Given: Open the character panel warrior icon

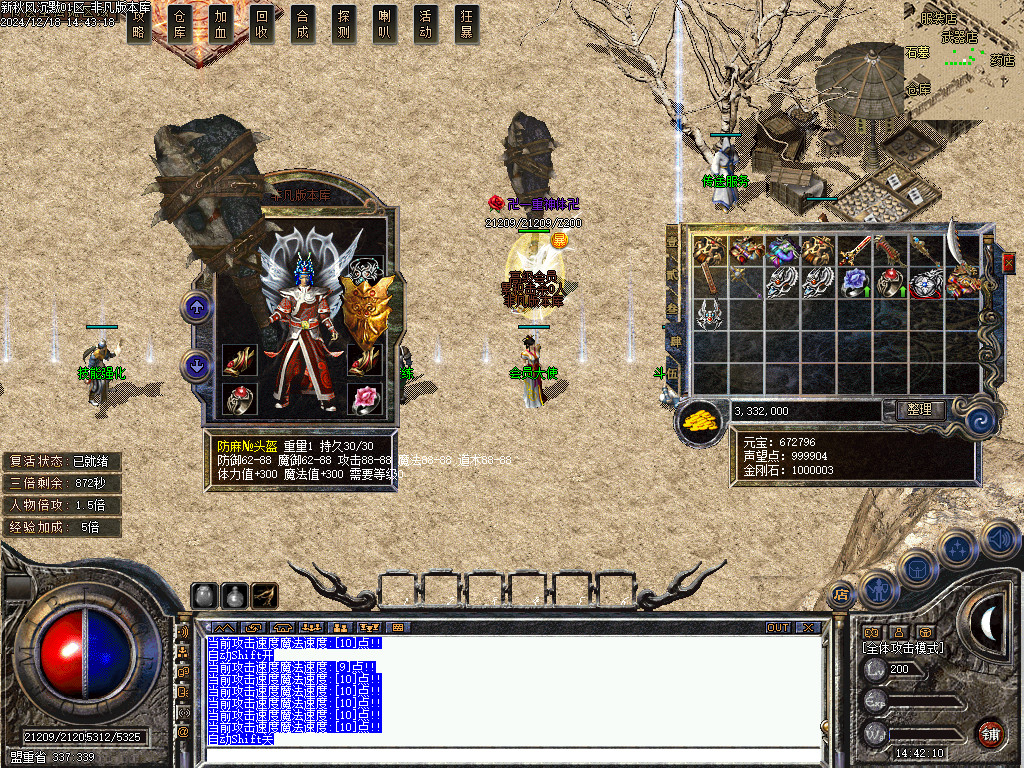Looking at the screenshot, I should (x=877, y=588).
